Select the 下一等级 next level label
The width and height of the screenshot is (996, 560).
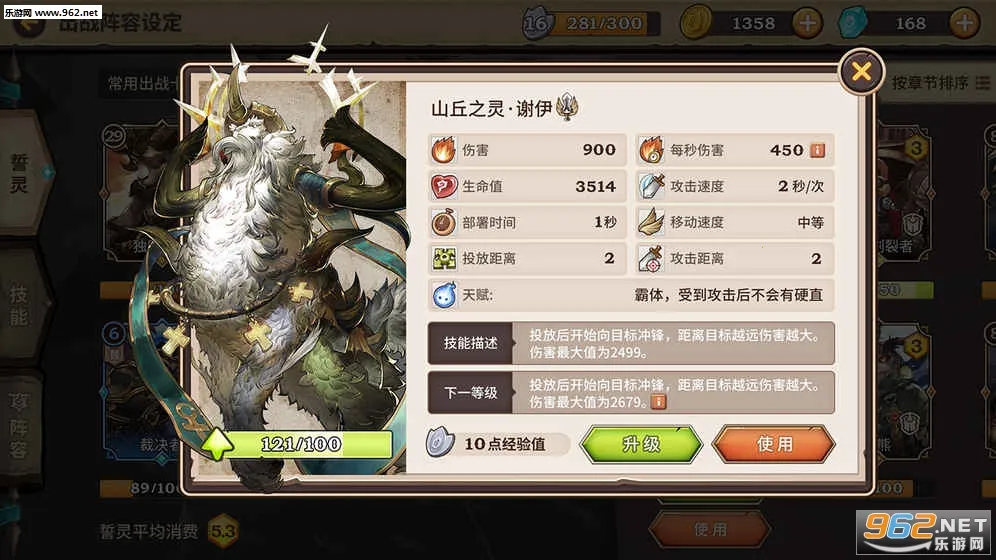point(470,392)
